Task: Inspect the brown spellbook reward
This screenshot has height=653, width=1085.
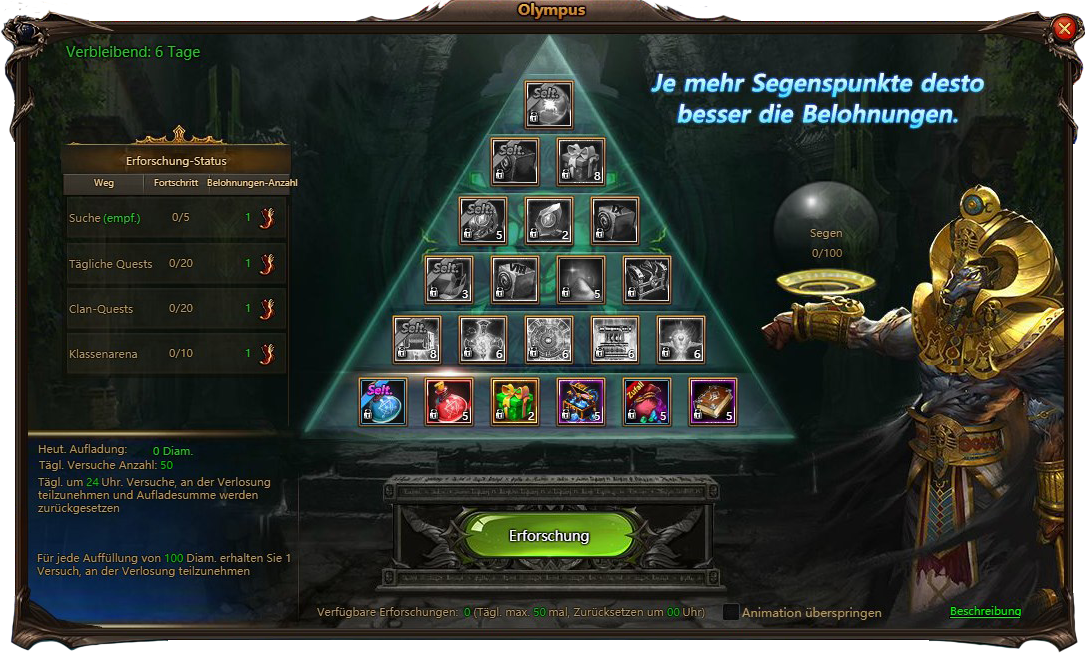Action: (713, 402)
